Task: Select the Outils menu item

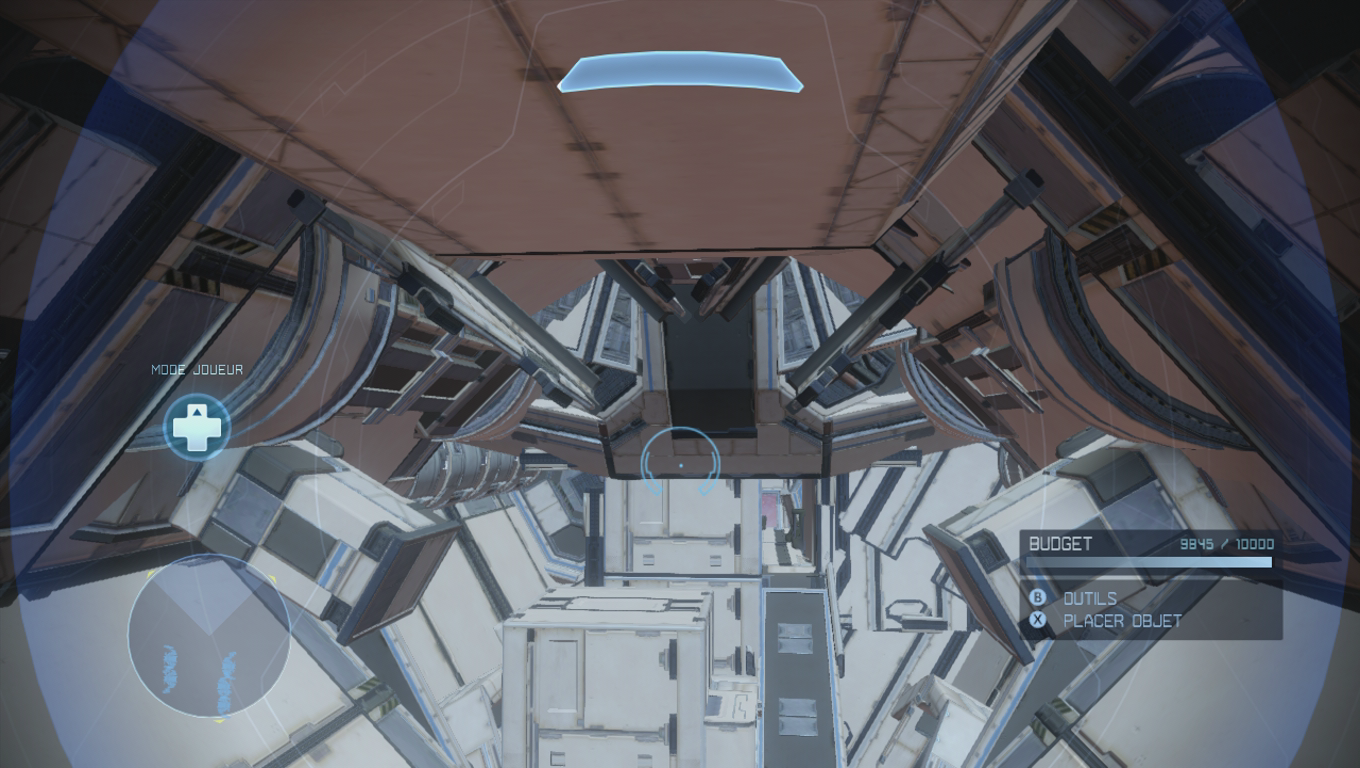Action: tap(1090, 599)
